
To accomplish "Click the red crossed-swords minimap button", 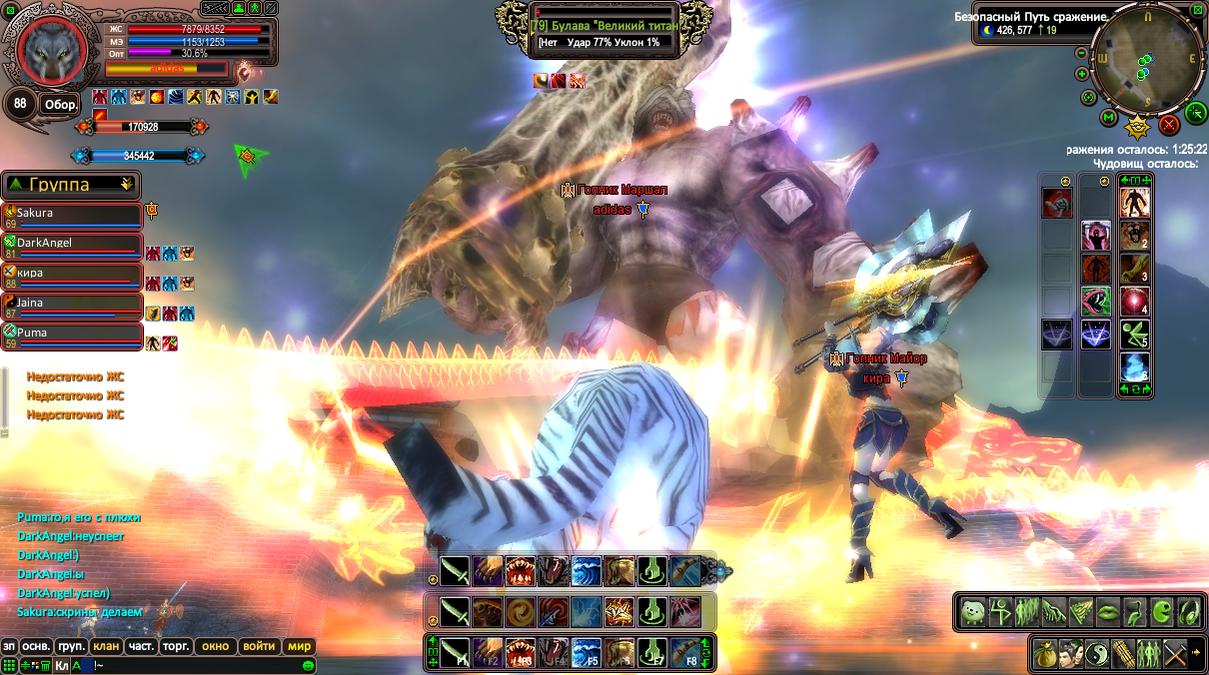I will coord(1169,125).
